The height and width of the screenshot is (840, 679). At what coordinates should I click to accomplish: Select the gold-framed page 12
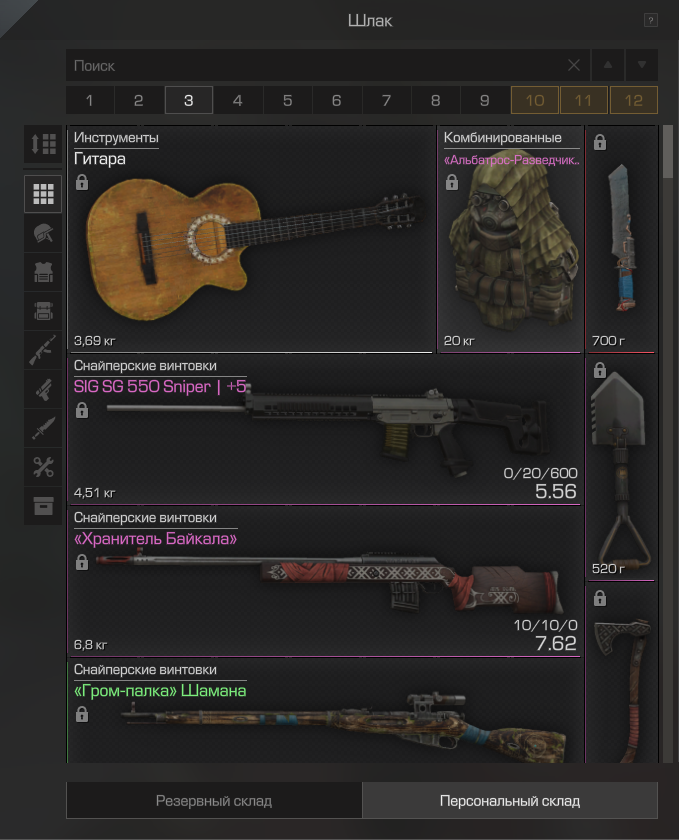pos(633,101)
